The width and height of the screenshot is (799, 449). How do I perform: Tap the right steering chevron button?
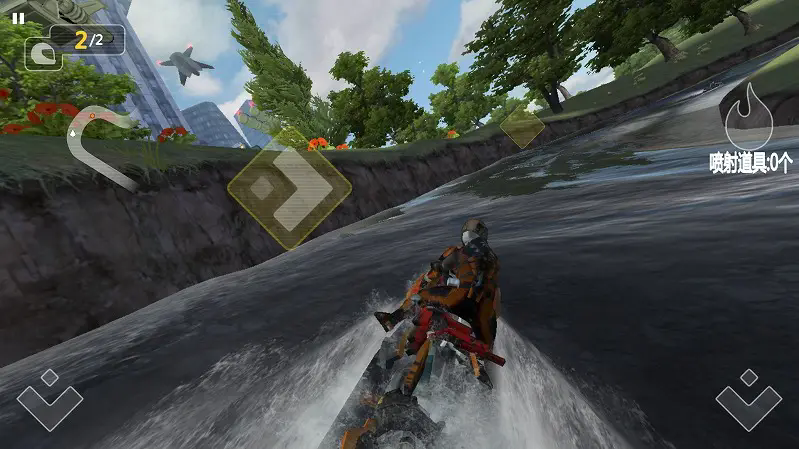pos(748,398)
